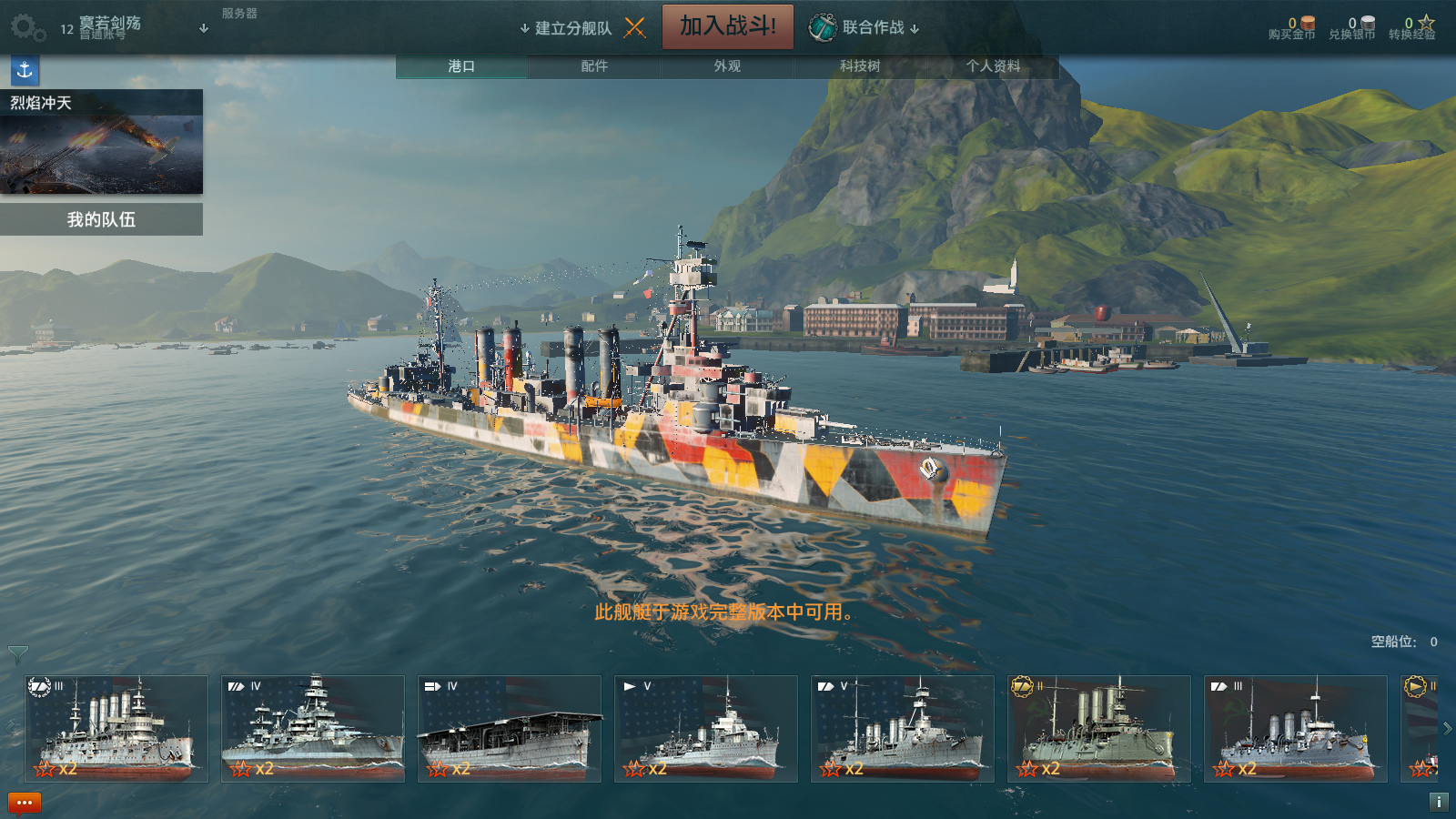Image resolution: width=1456 pixels, height=819 pixels.
Task: Go to the 个人资料 tab
Action: [993, 66]
